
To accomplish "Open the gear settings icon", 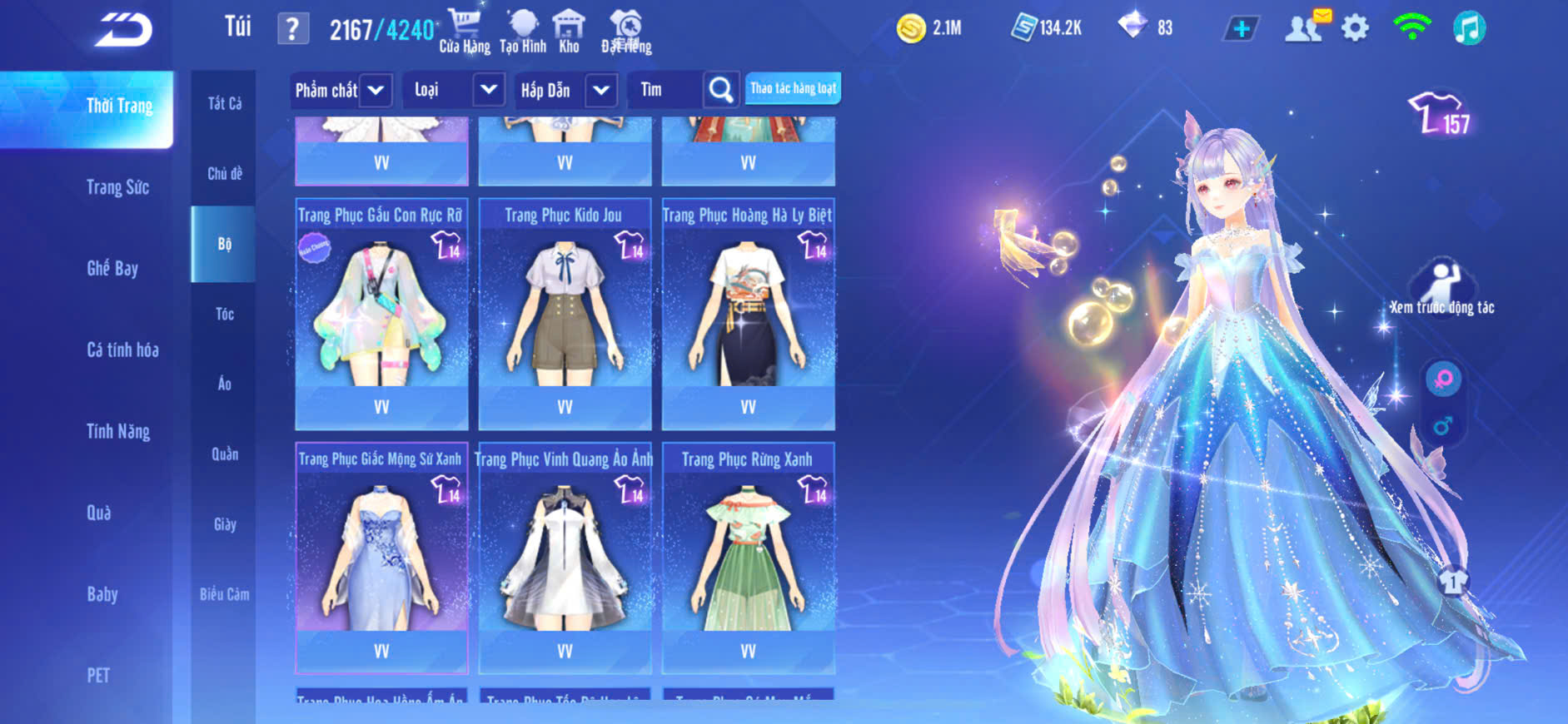I will 1355,29.
